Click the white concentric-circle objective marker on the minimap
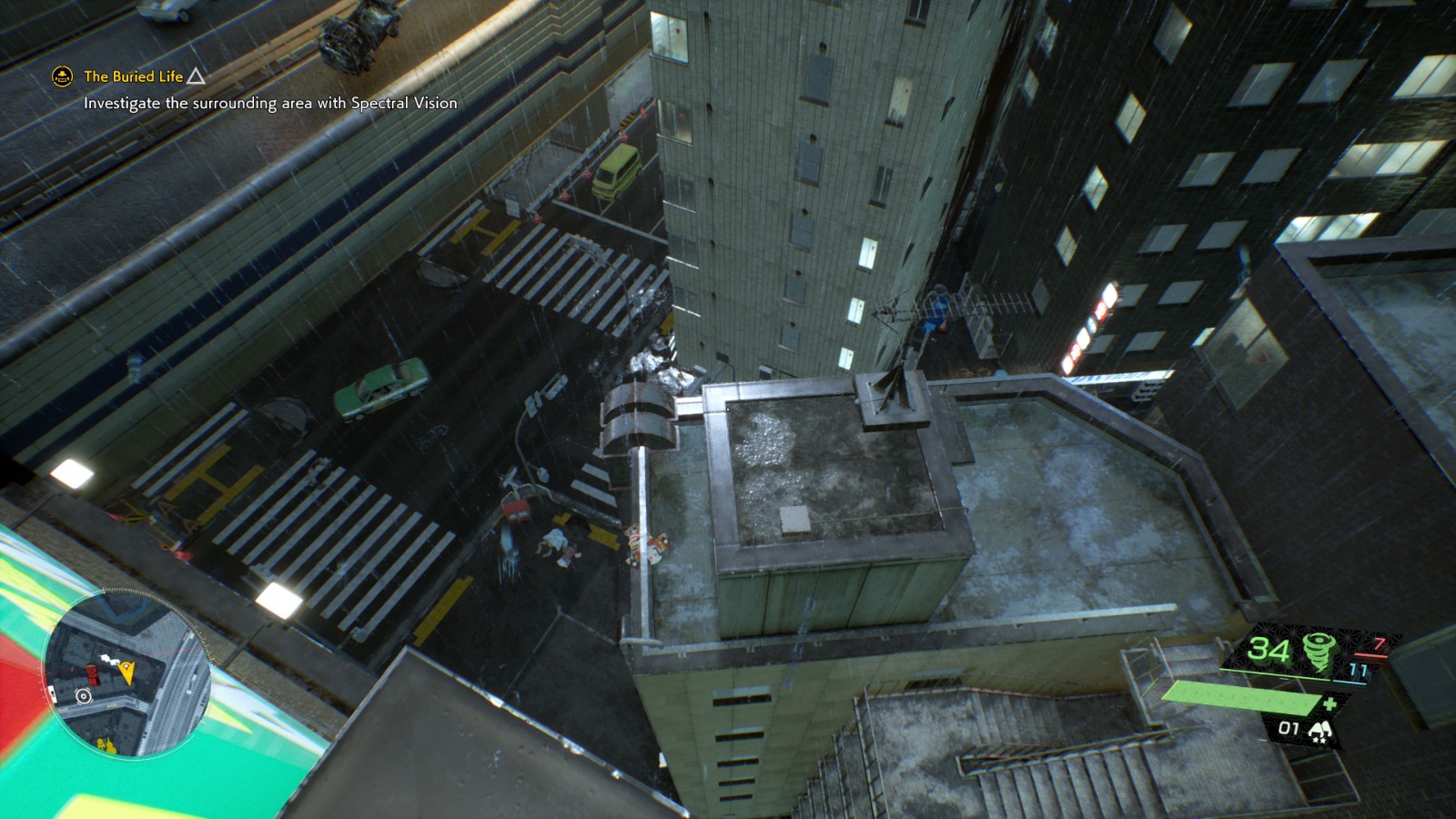1456x819 pixels. 83,696
